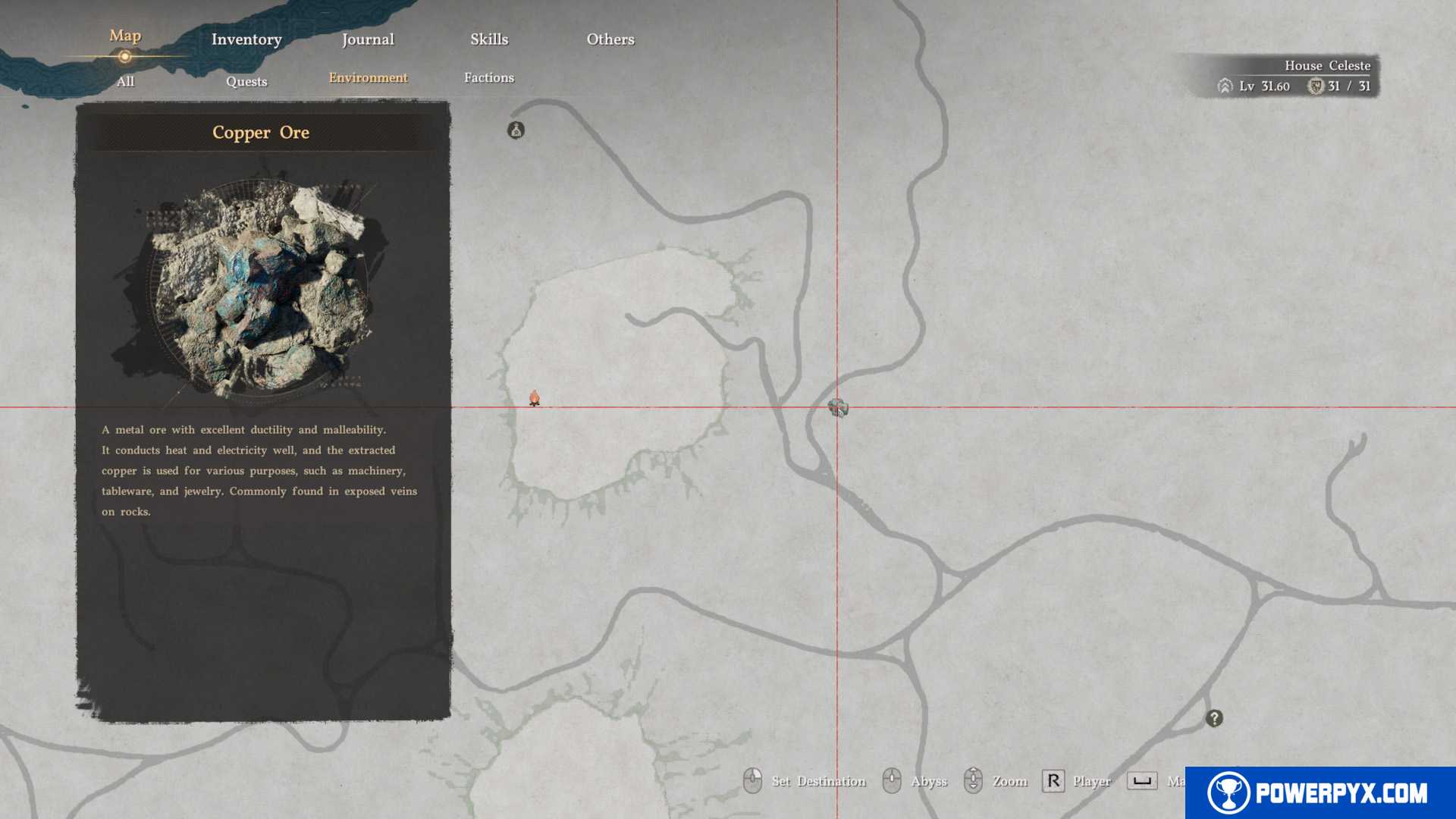Screen dimensions: 1456x819
Task: Select the campfire marker on the map
Action: point(535,398)
